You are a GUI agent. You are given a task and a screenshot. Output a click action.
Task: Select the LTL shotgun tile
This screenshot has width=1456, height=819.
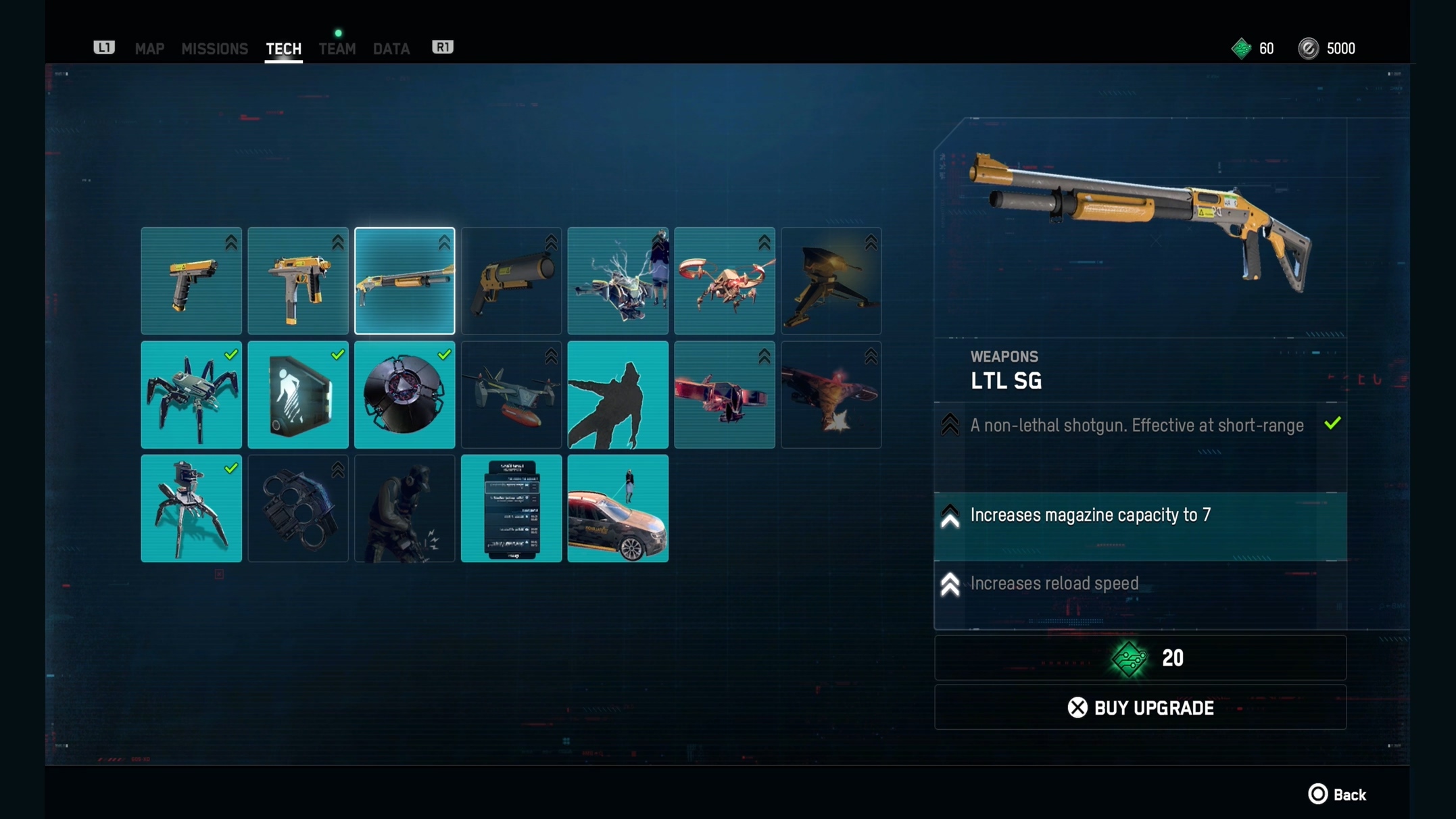click(x=404, y=281)
